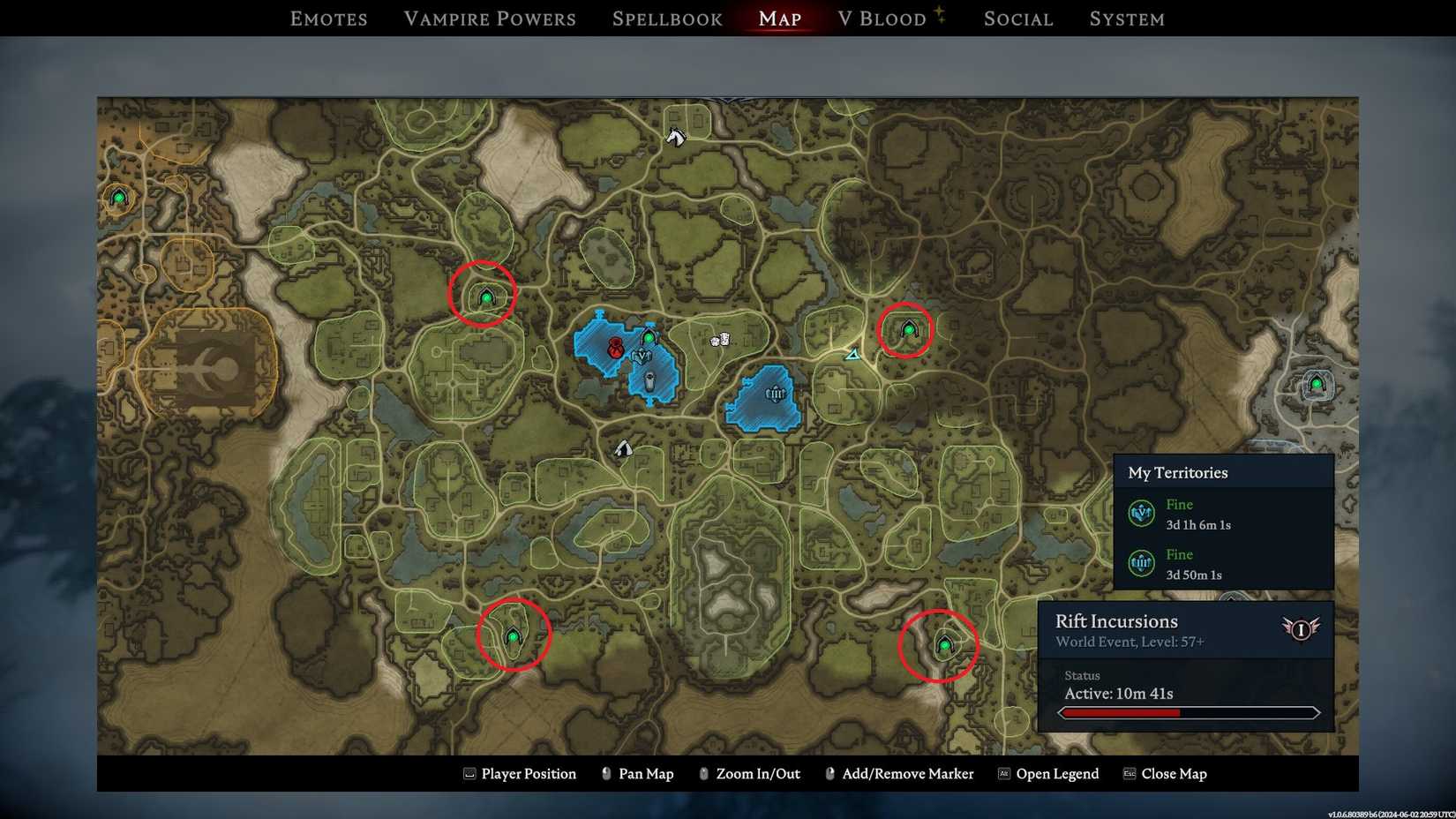This screenshot has height=819, width=1456.
Task: Select Vampire Powers in the top bar
Action: [x=490, y=19]
